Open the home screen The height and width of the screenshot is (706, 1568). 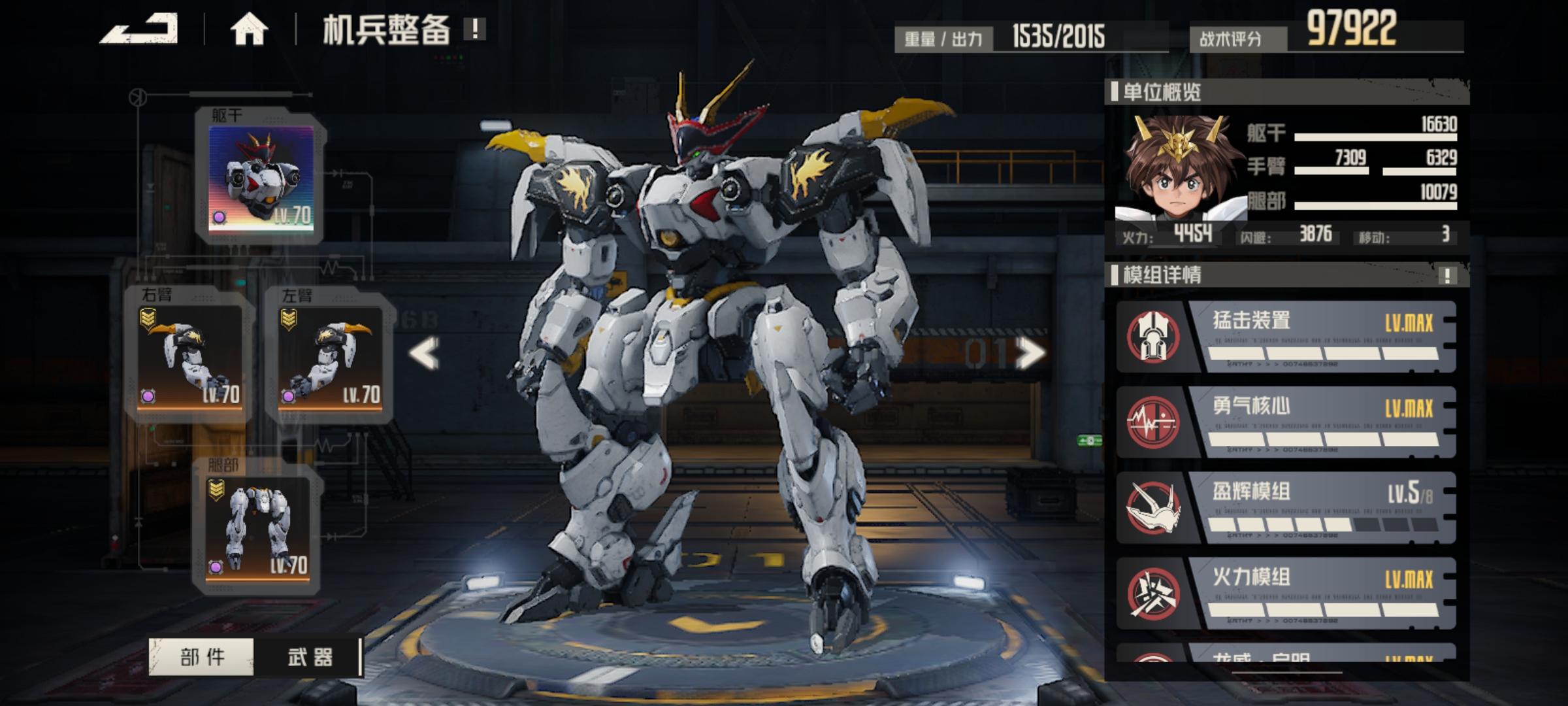(249, 30)
